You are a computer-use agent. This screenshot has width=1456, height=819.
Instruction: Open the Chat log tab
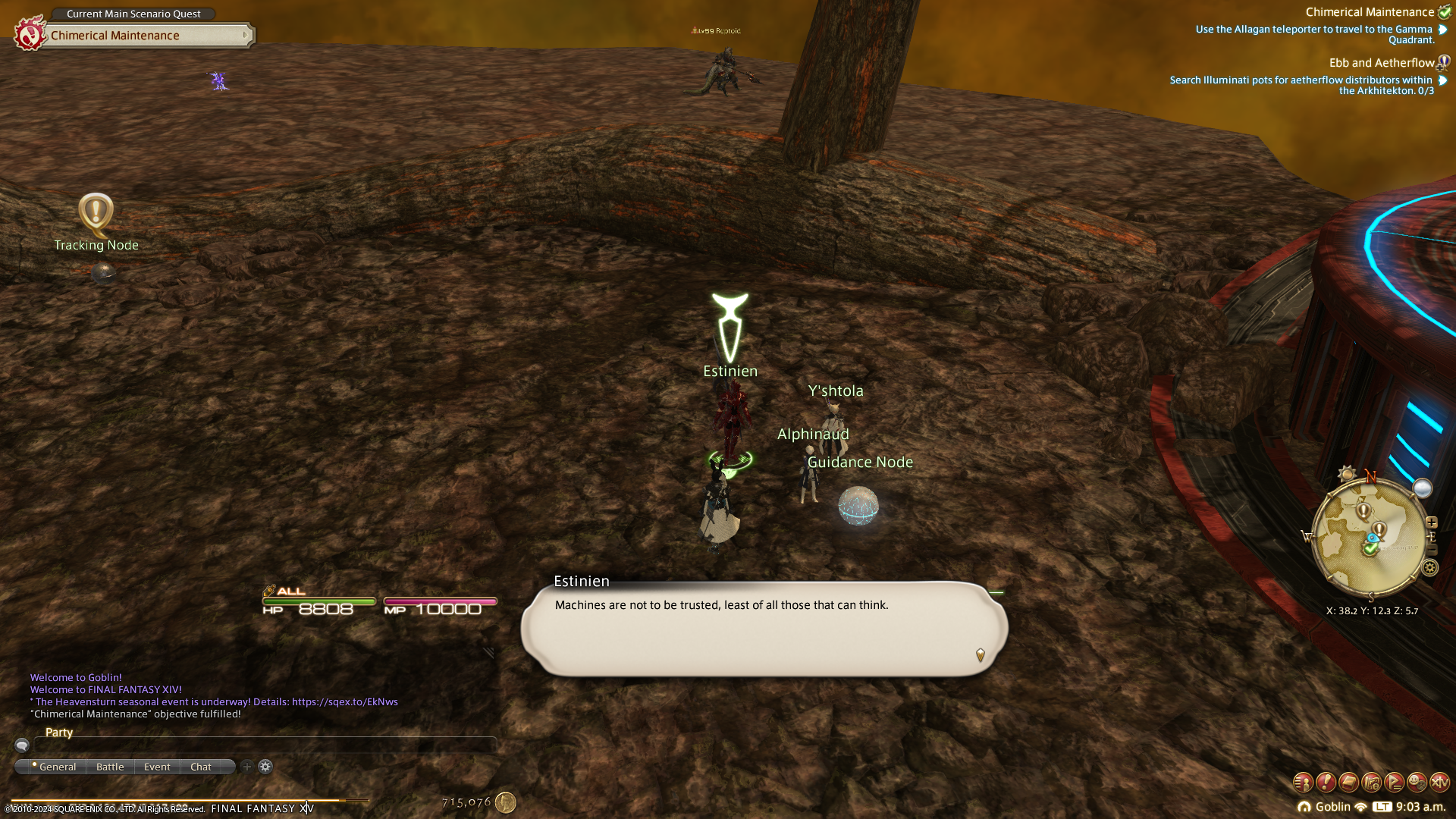[201, 767]
